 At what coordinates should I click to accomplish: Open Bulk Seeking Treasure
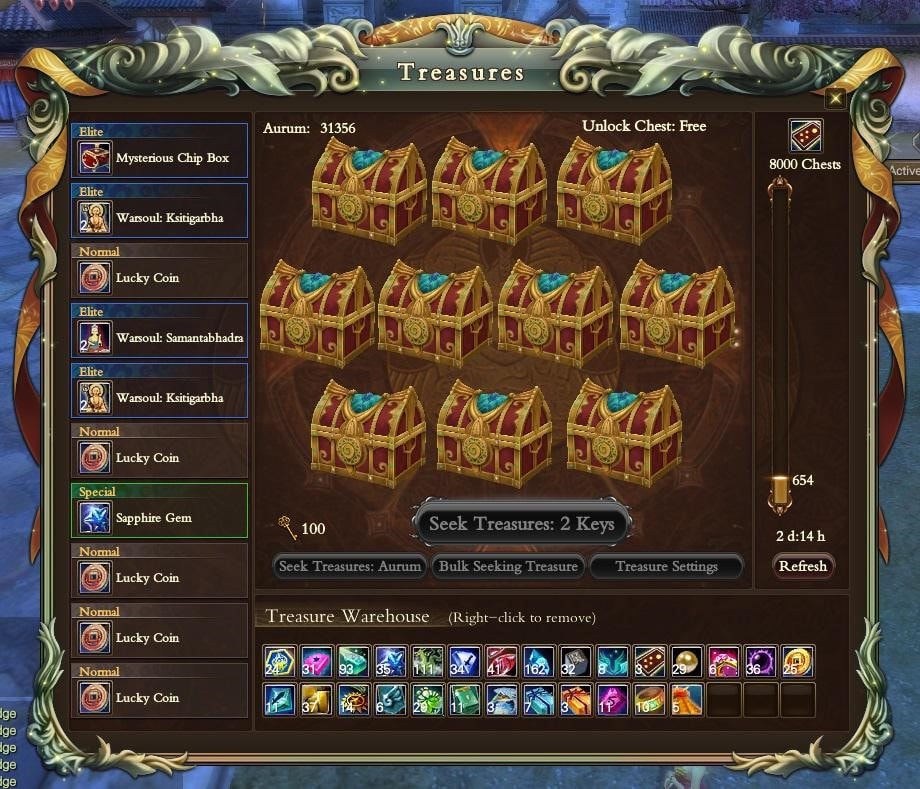point(508,566)
